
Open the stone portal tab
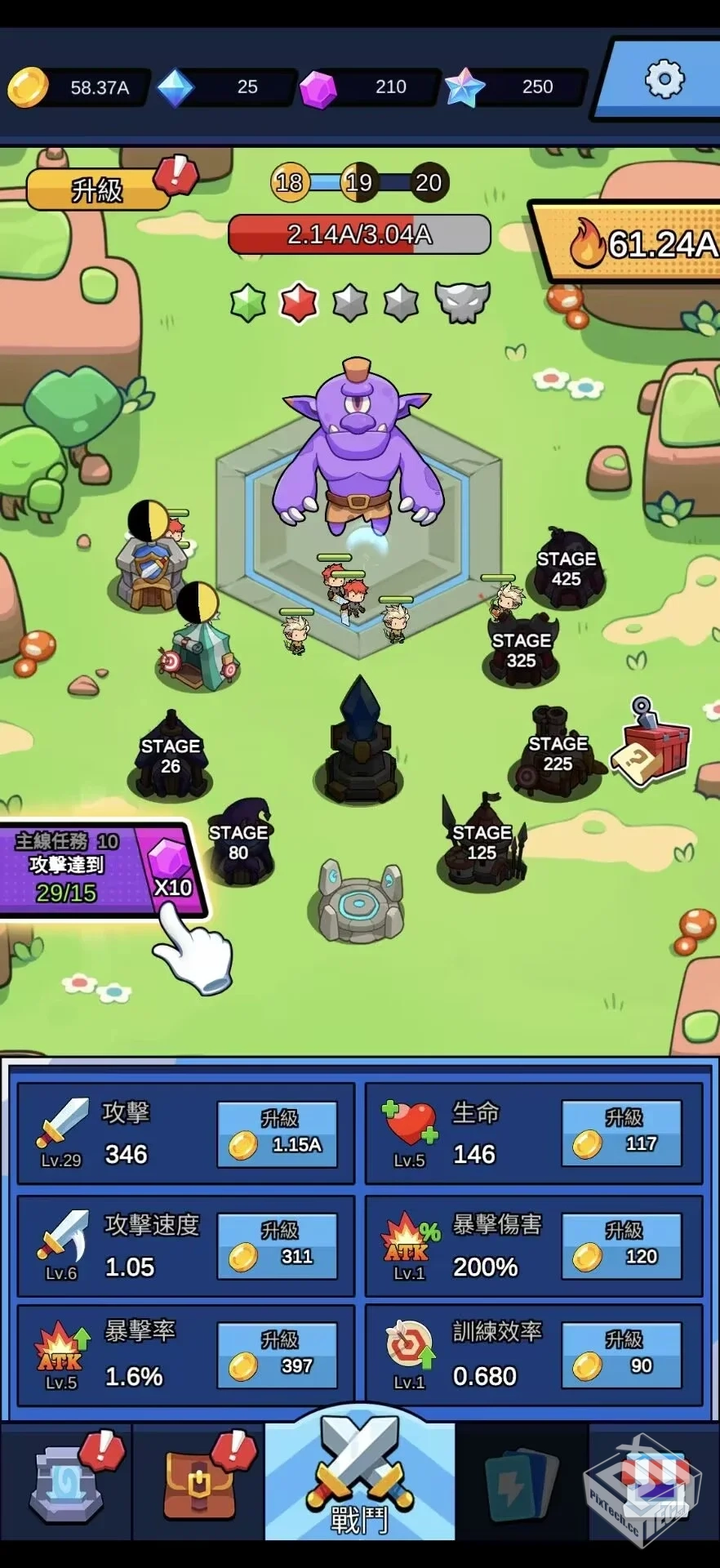pos(67,1483)
